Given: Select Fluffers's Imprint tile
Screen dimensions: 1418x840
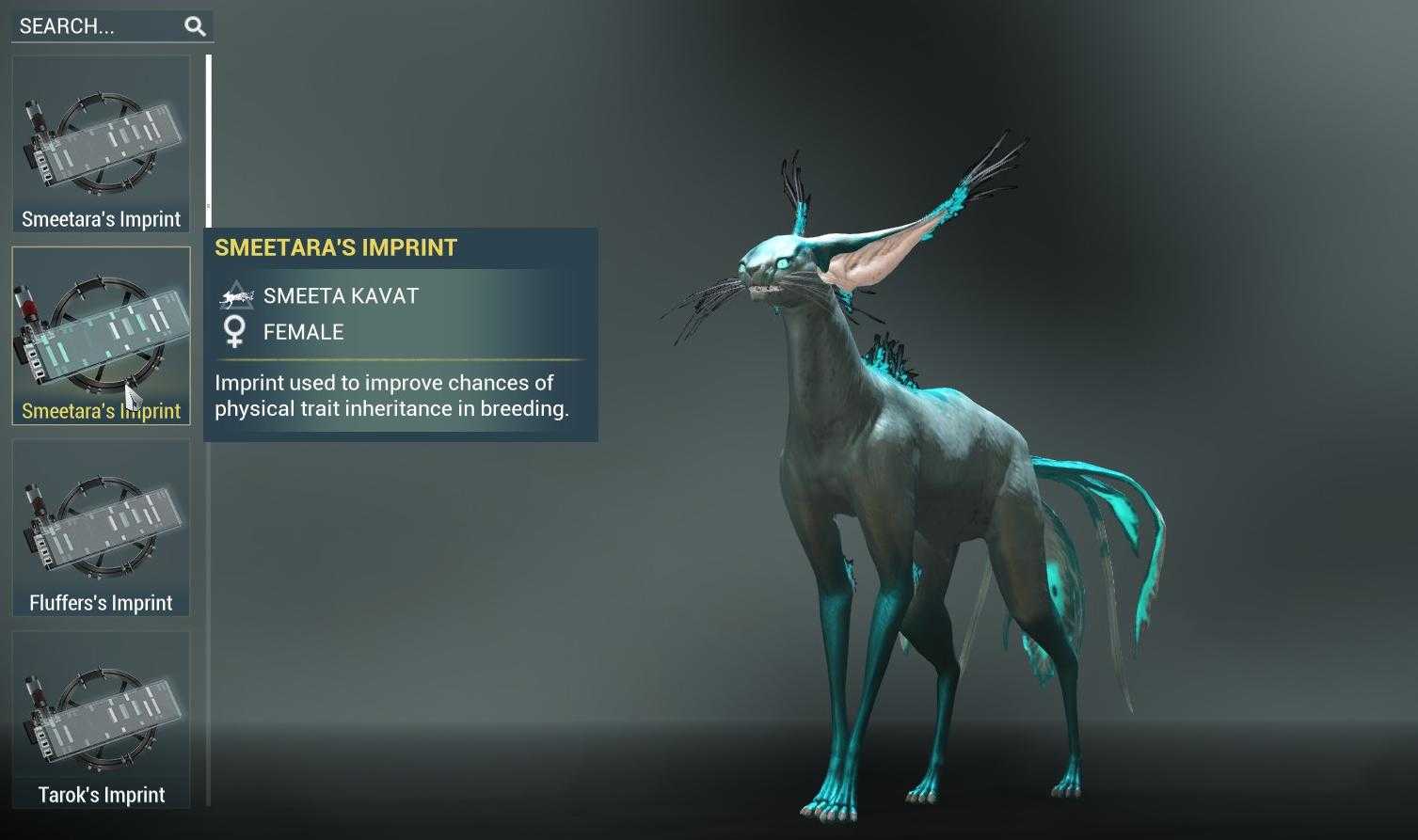Looking at the screenshot, I should point(101,528).
